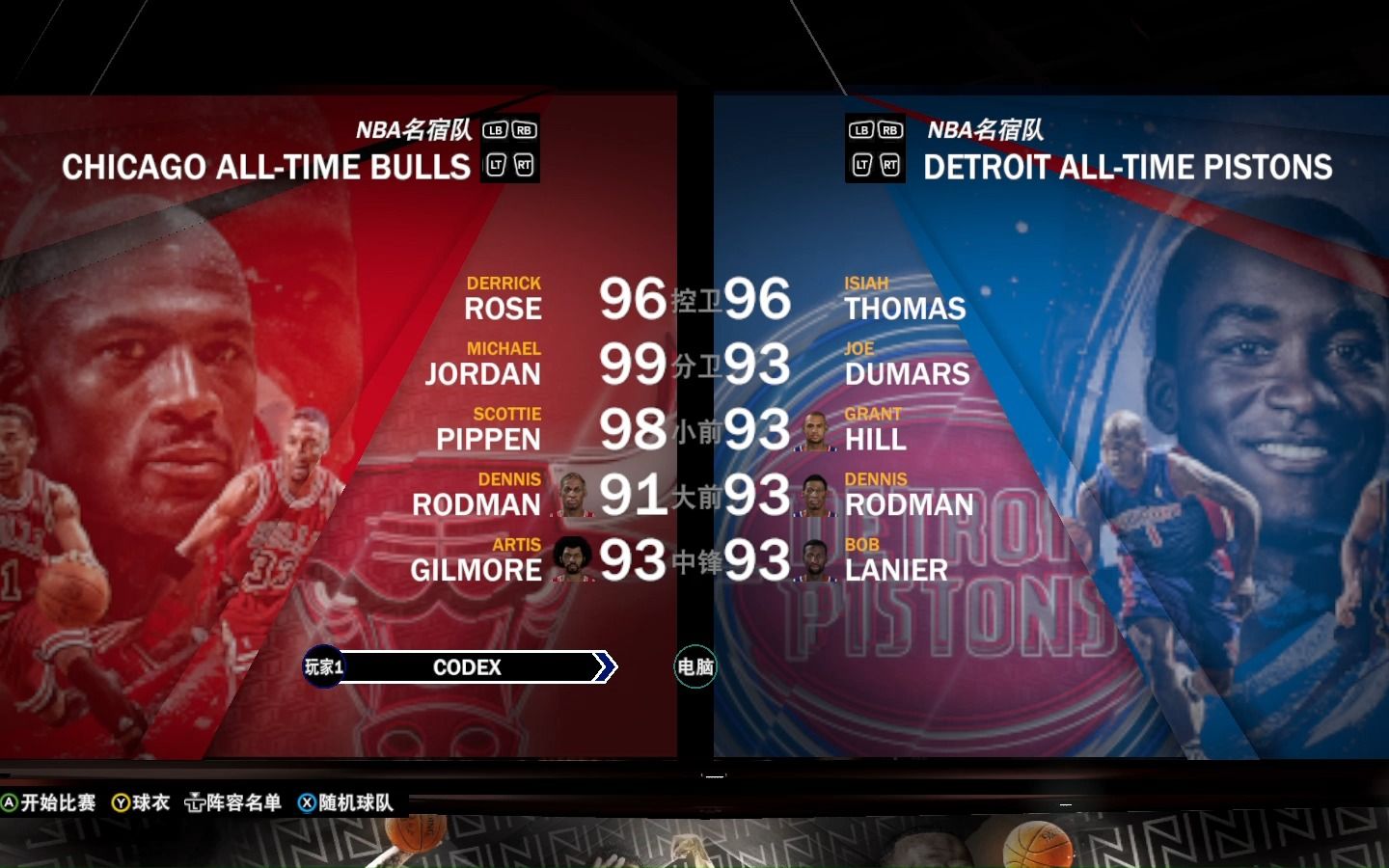Click the CODEX player 1 side selector

[x=467, y=667]
